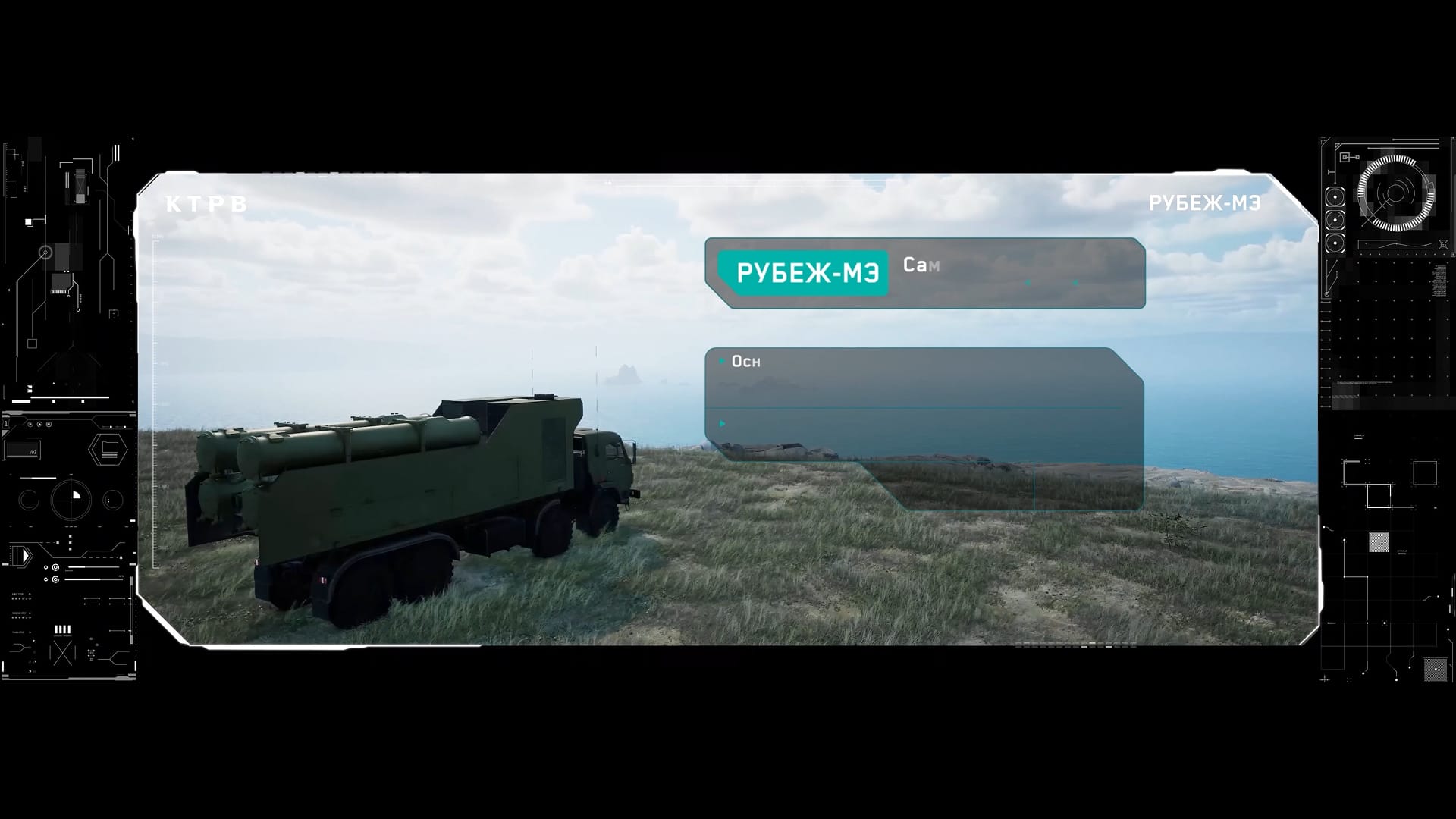Toggle the SECOND STOP checkbox
The width and height of the screenshot is (1456, 819).
click(x=30, y=612)
